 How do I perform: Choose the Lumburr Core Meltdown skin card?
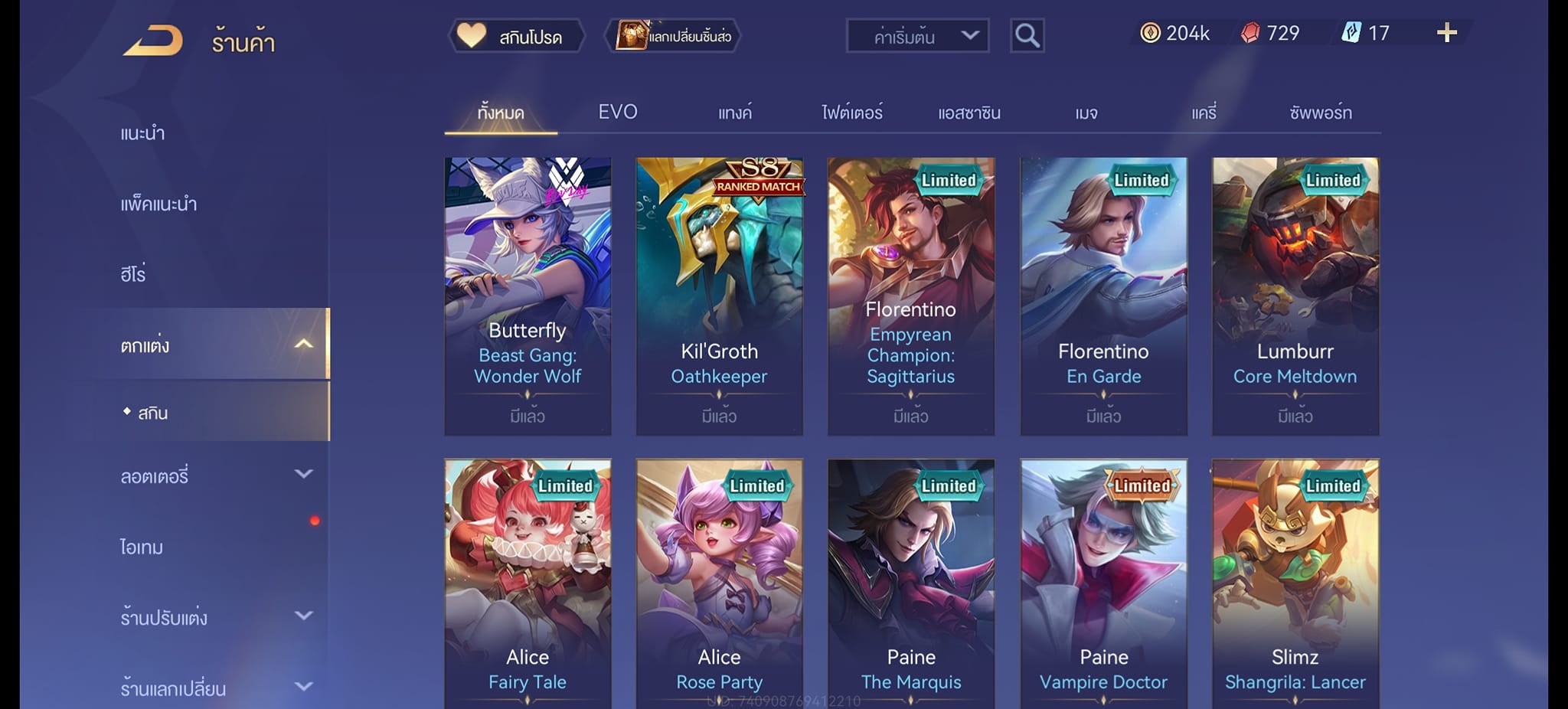[x=1295, y=296]
